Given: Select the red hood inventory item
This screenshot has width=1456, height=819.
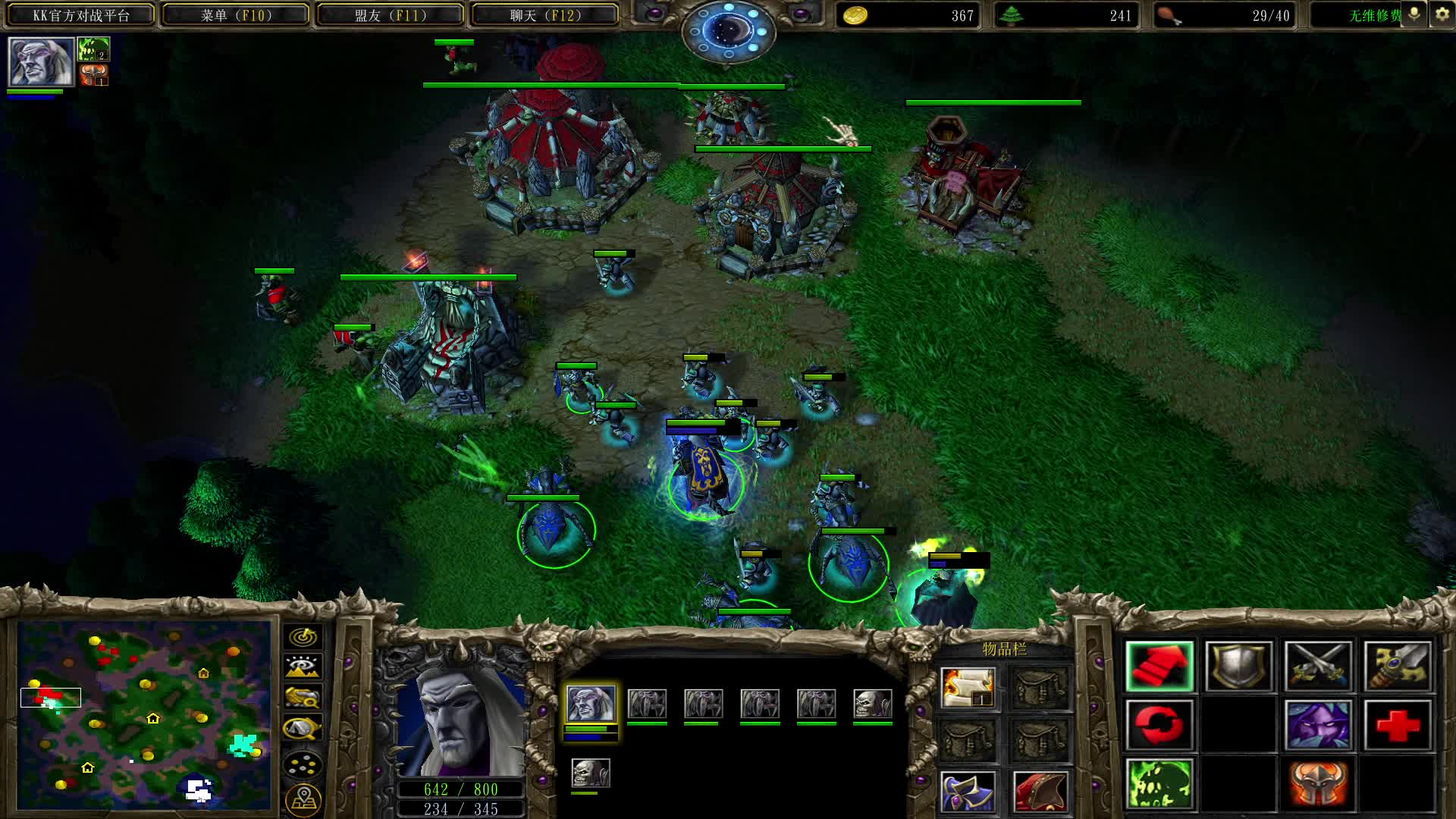Looking at the screenshot, I should pyautogui.click(x=1040, y=791).
